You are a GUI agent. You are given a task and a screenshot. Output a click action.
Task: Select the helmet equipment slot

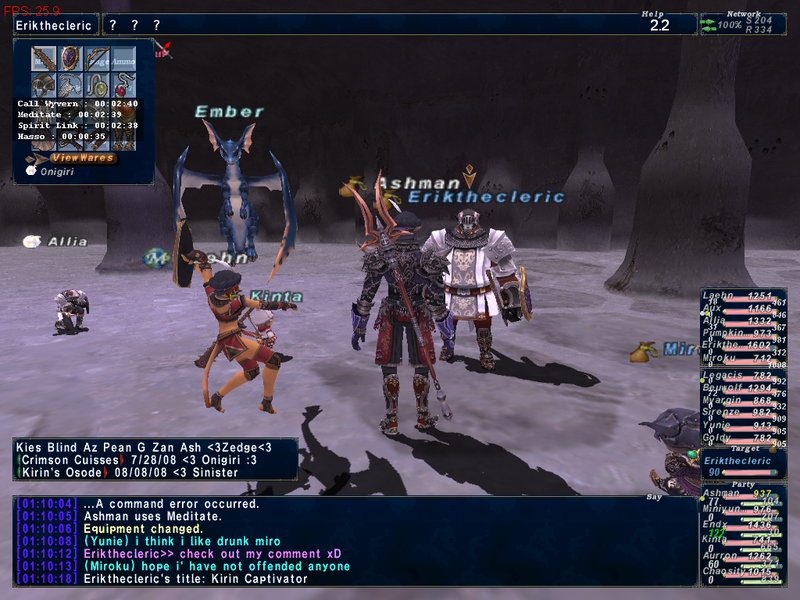(42, 84)
